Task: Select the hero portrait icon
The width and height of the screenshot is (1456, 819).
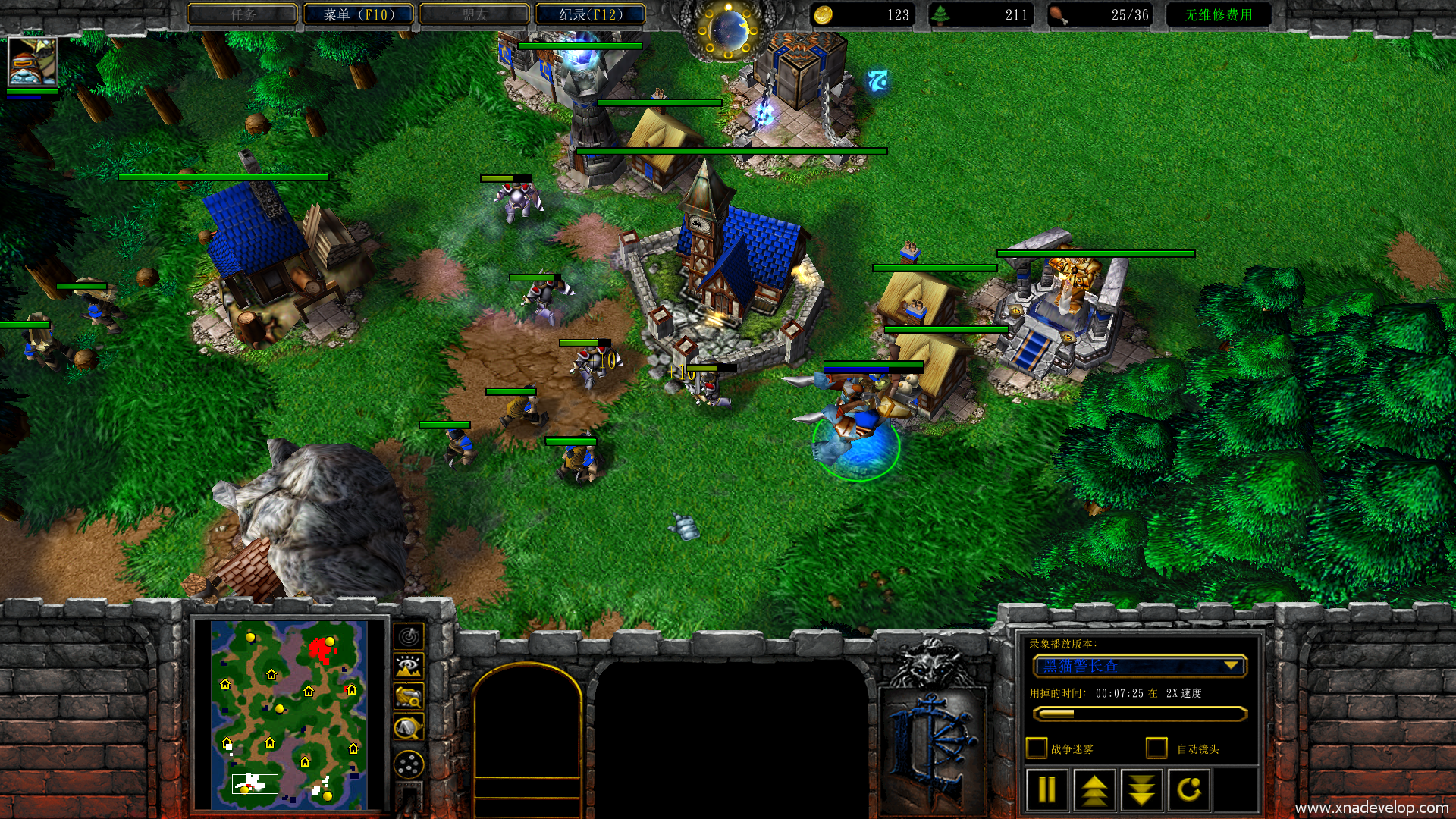Action: click(32, 61)
